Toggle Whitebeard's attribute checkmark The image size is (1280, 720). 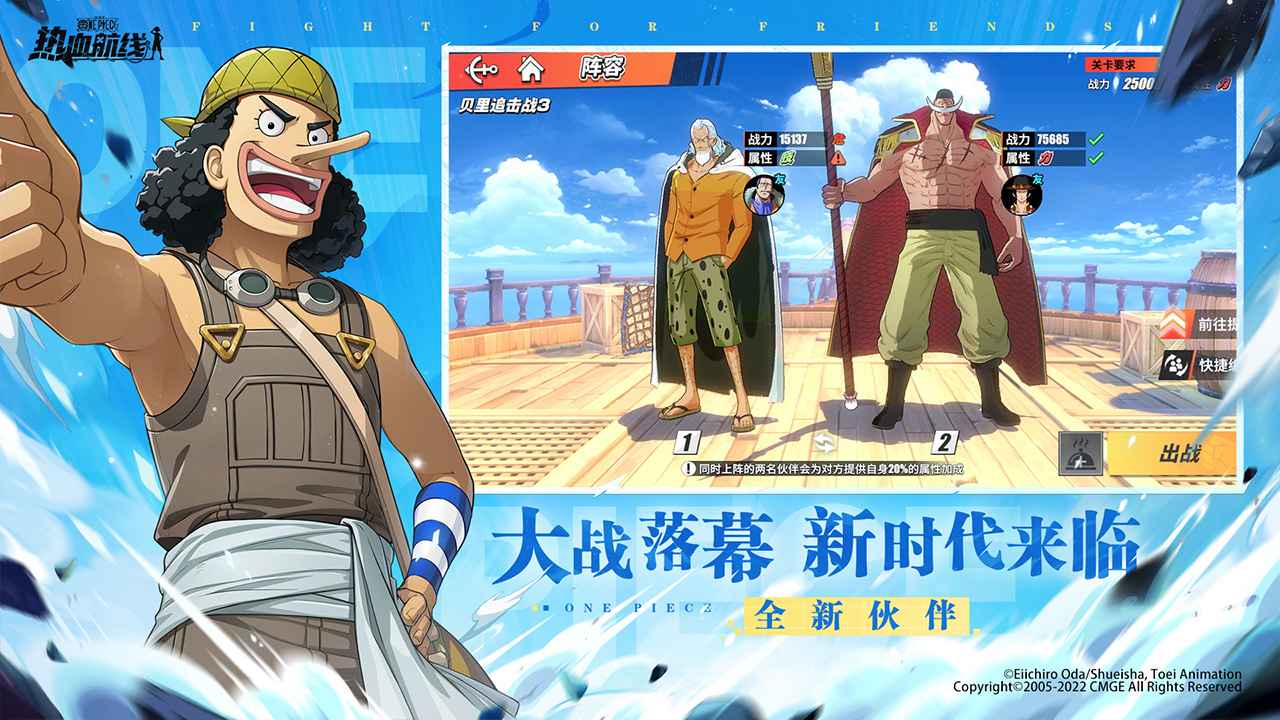point(1095,159)
